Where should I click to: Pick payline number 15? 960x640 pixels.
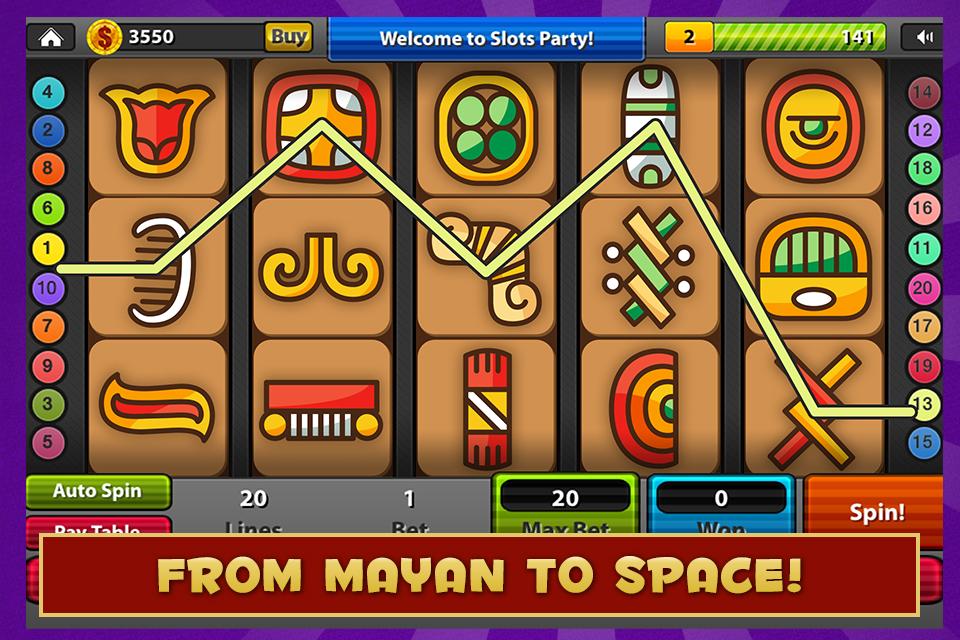(x=924, y=441)
